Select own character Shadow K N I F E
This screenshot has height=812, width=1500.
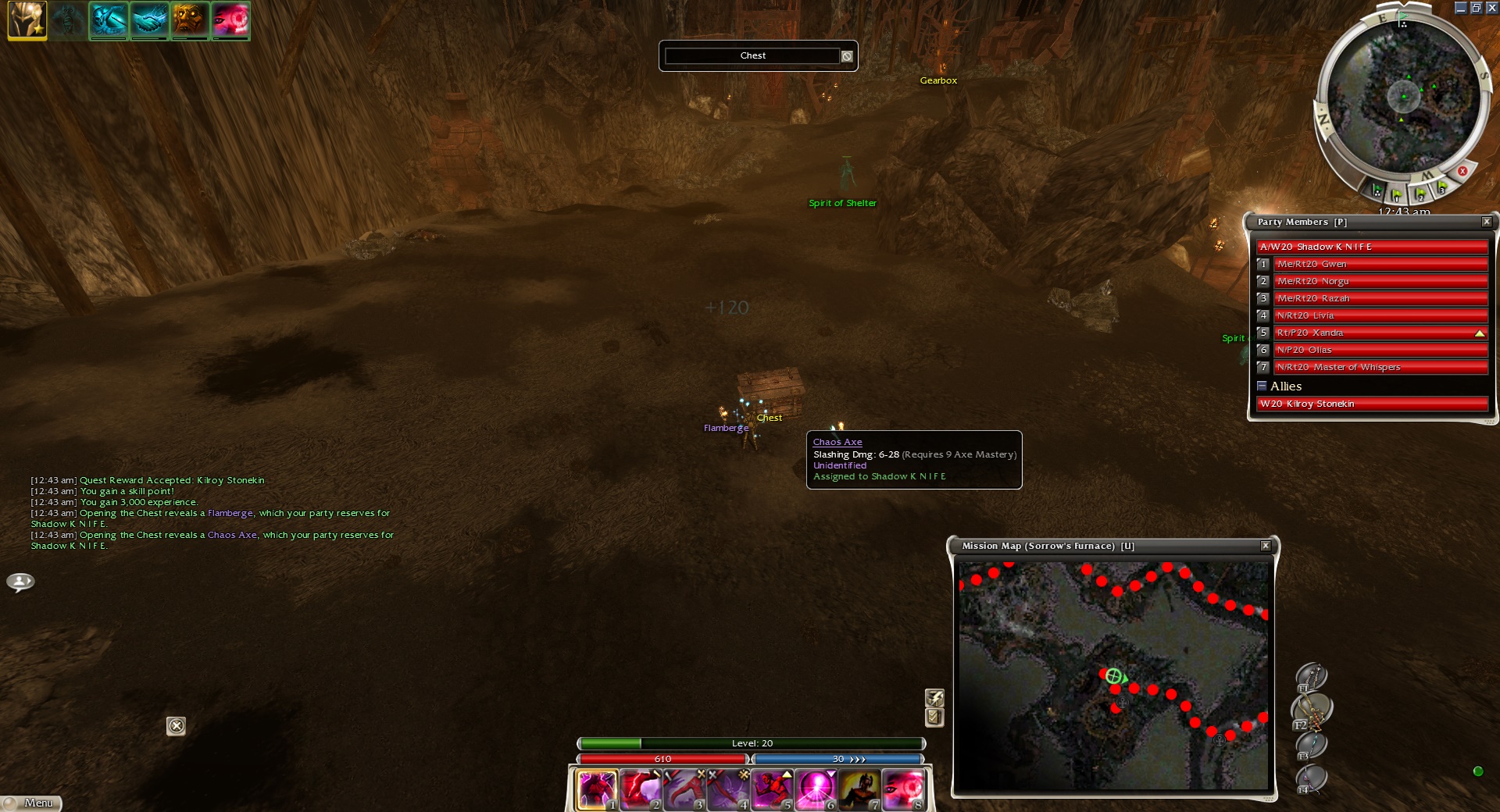(x=1371, y=247)
